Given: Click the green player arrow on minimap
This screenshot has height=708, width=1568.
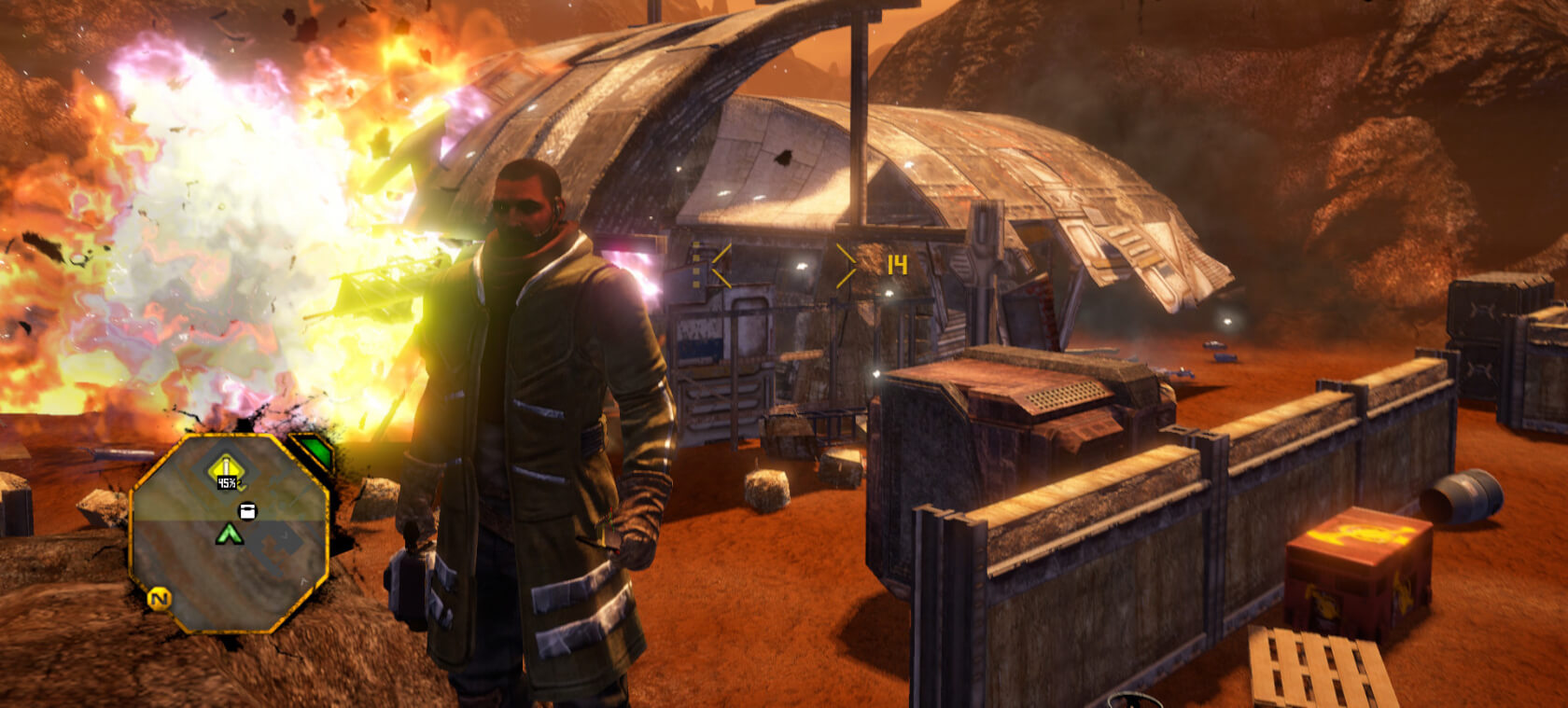Looking at the screenshot, I should (229, 534).
